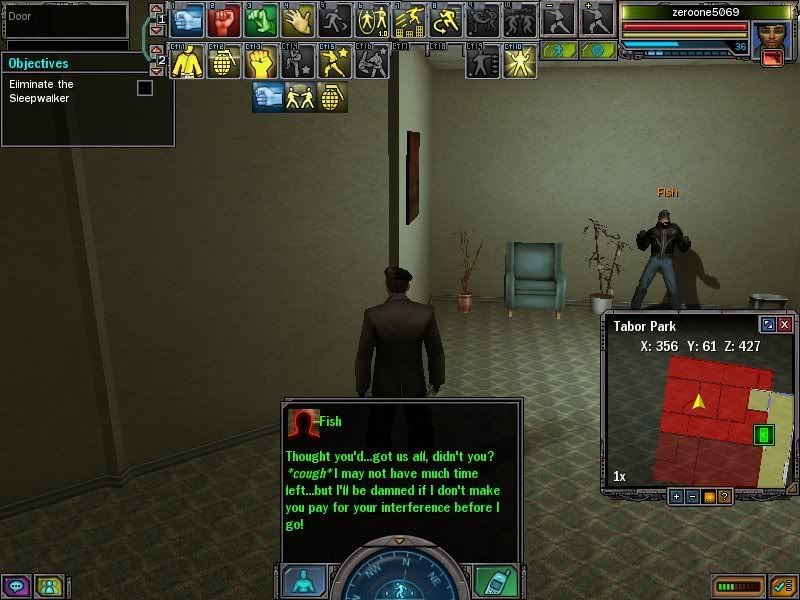The width and height of the screenshot is (800, 600).
Task: Select the open hand ability slot
Action: [x=297, y=19]
